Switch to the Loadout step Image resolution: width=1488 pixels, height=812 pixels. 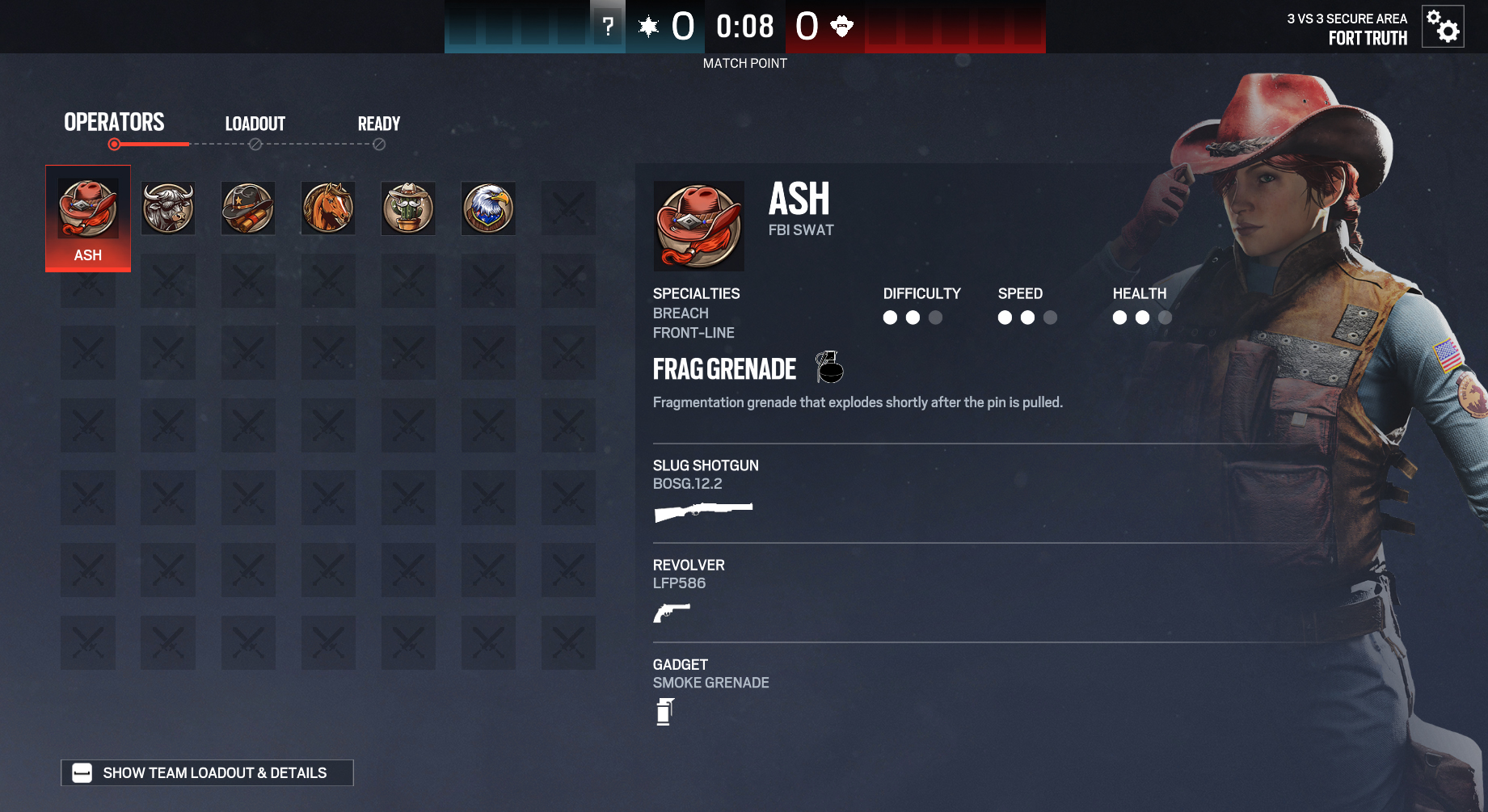coord(255,124)
